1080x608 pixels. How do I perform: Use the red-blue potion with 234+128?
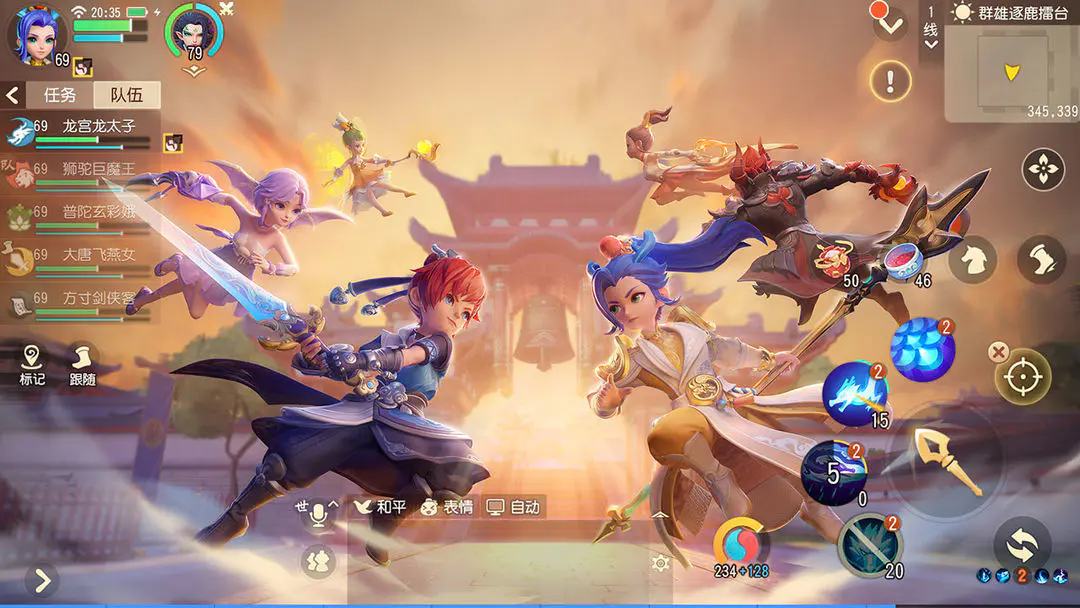(x=741, y=545)
